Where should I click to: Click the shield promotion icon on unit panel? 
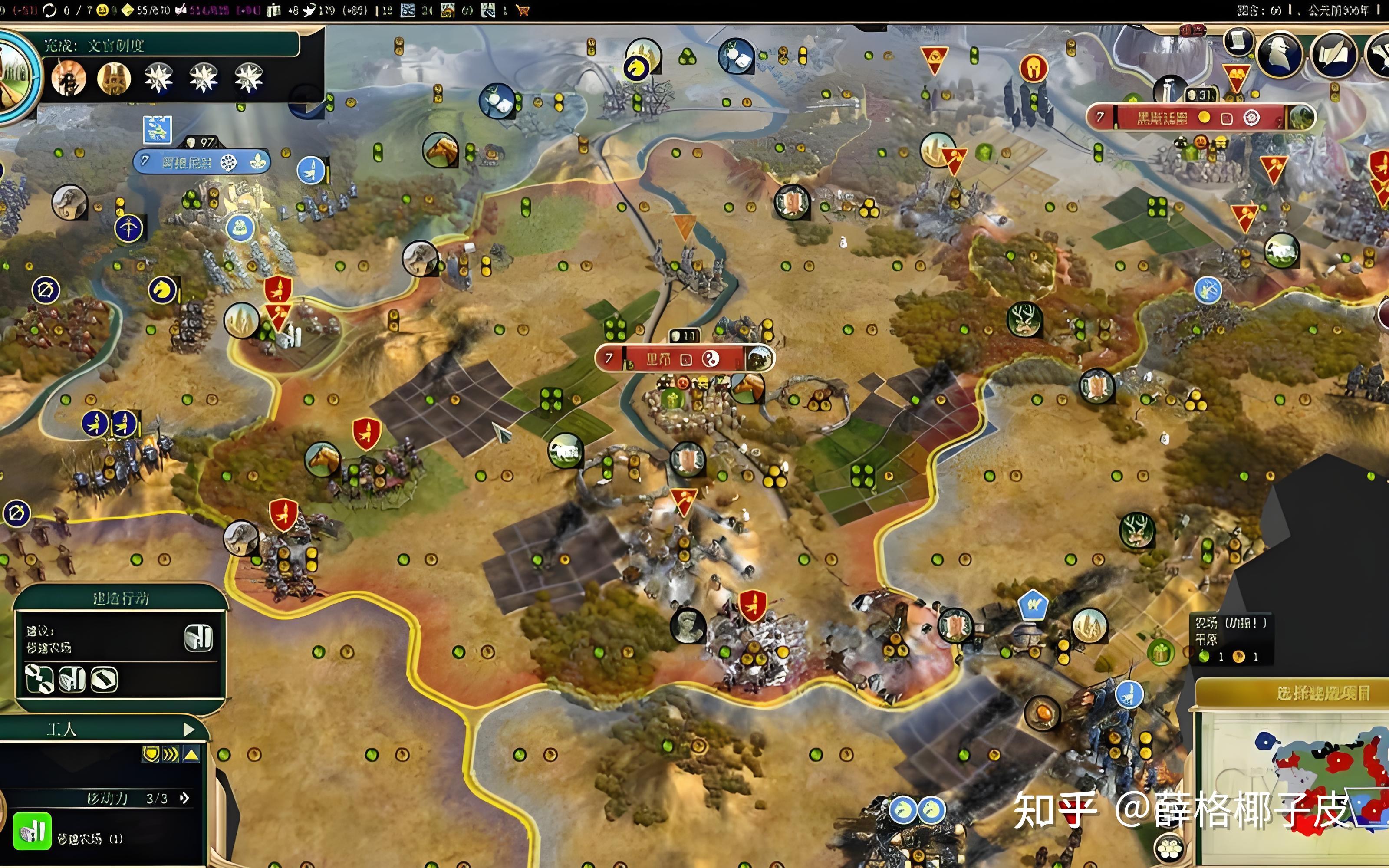click(150, 754)
